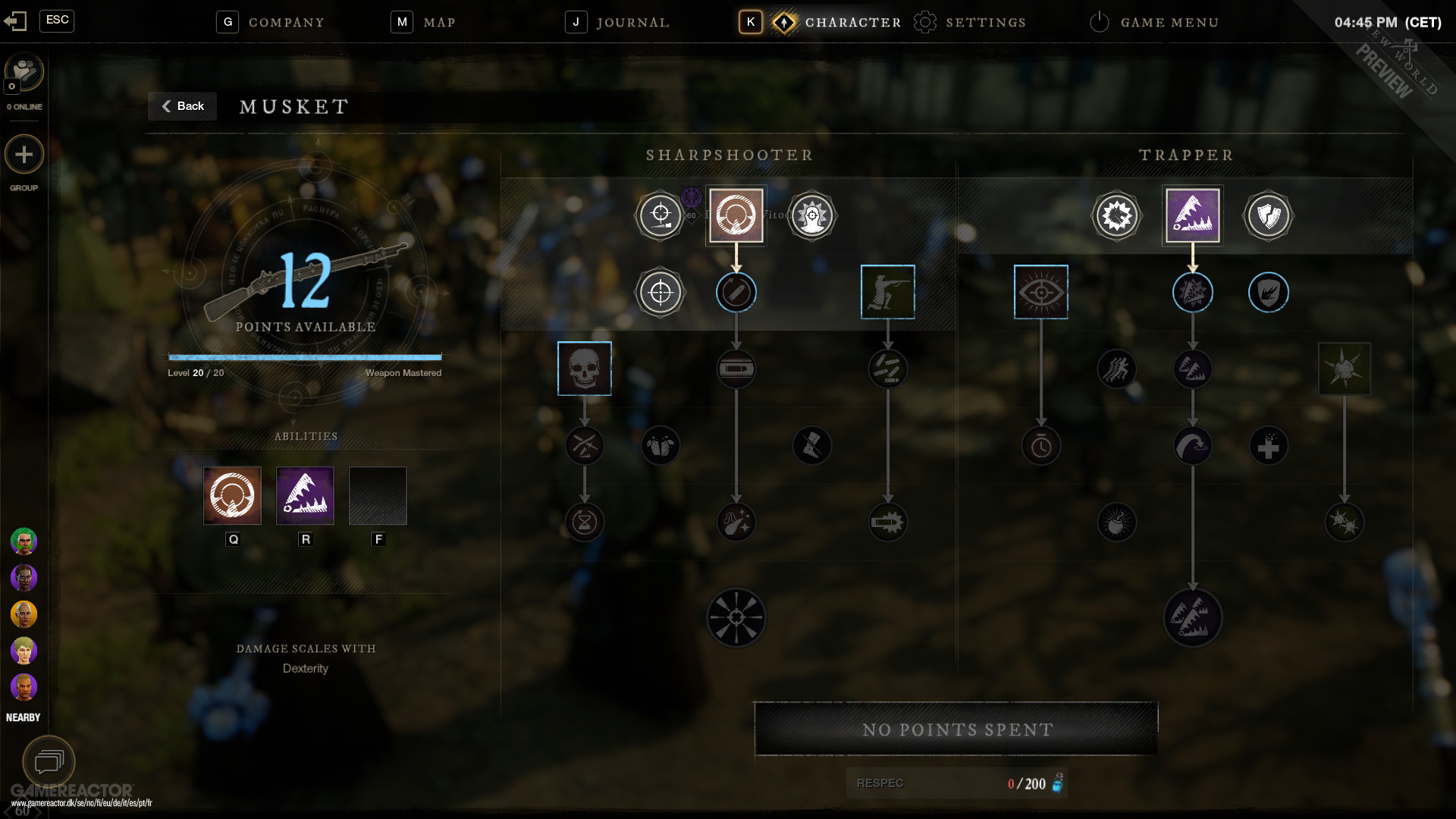Select the sticky bomb skill node

click(1345, 369)
